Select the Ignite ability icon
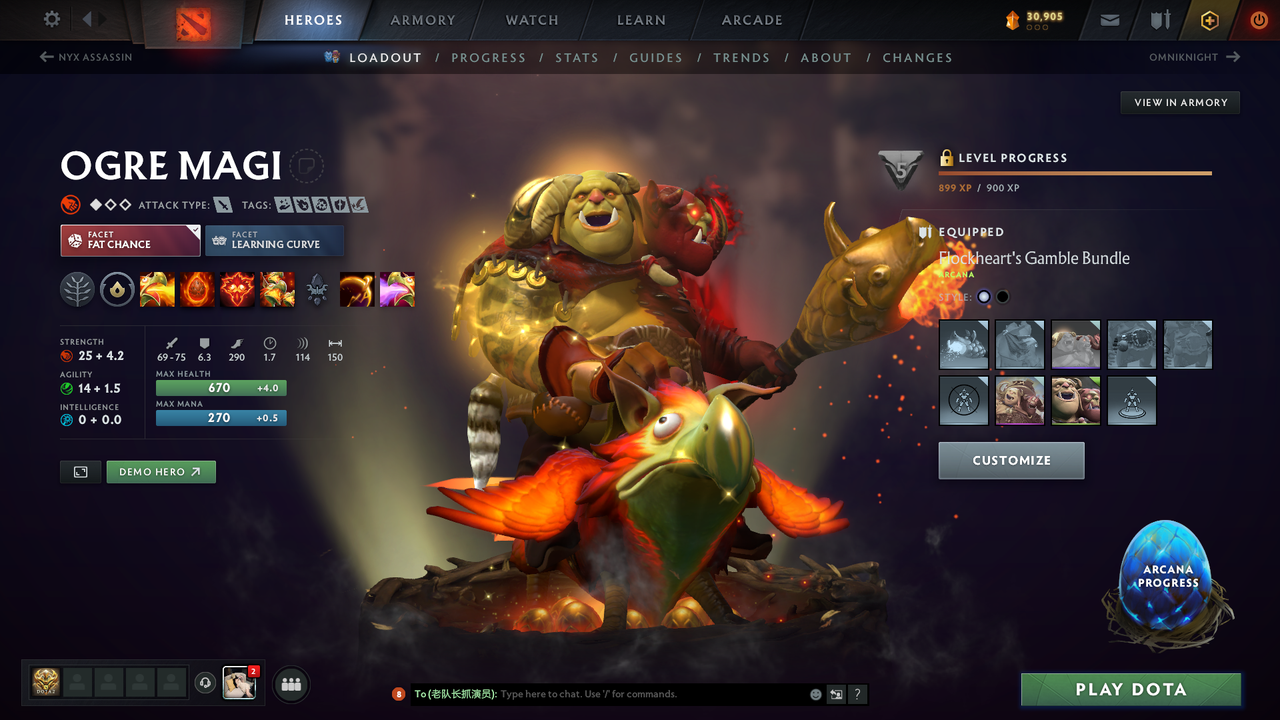 click(197, 289)
